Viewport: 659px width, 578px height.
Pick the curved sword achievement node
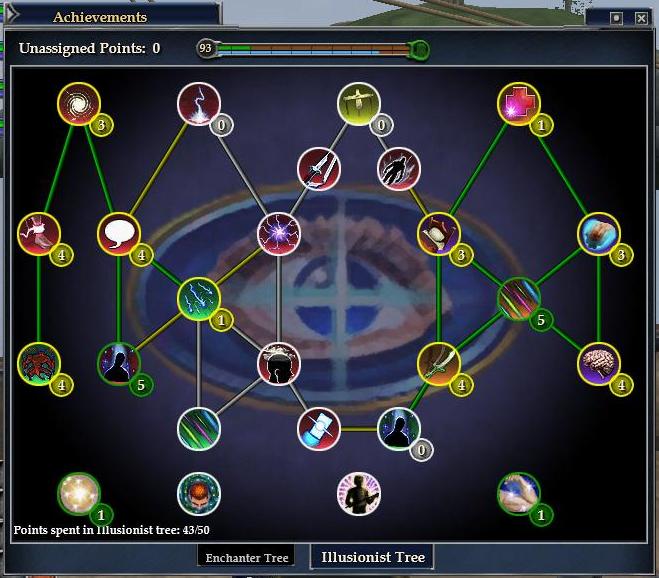click(439, 363)
